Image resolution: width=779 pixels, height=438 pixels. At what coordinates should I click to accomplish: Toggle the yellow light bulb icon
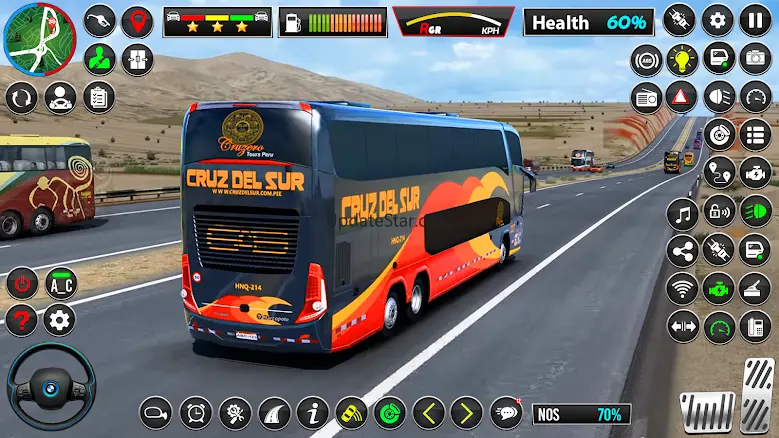pos(683,59)
